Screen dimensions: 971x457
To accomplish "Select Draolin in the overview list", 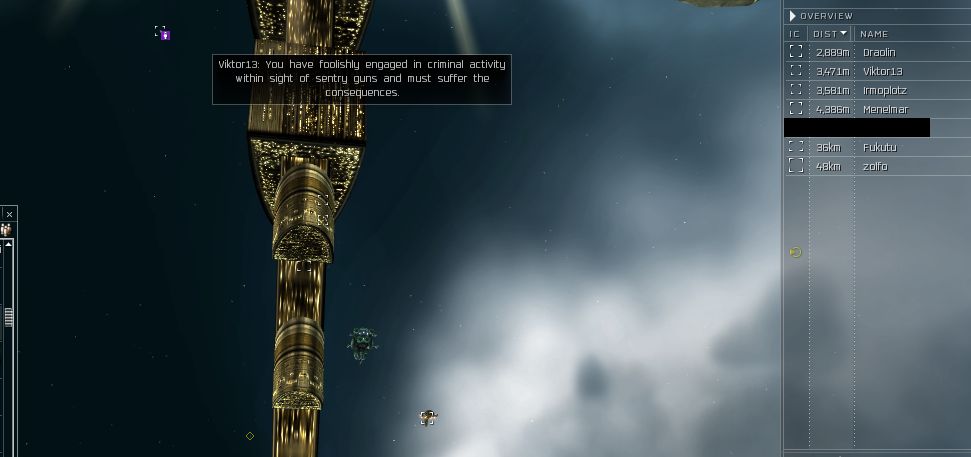I will pyautogui.click(x=880, y=52).
